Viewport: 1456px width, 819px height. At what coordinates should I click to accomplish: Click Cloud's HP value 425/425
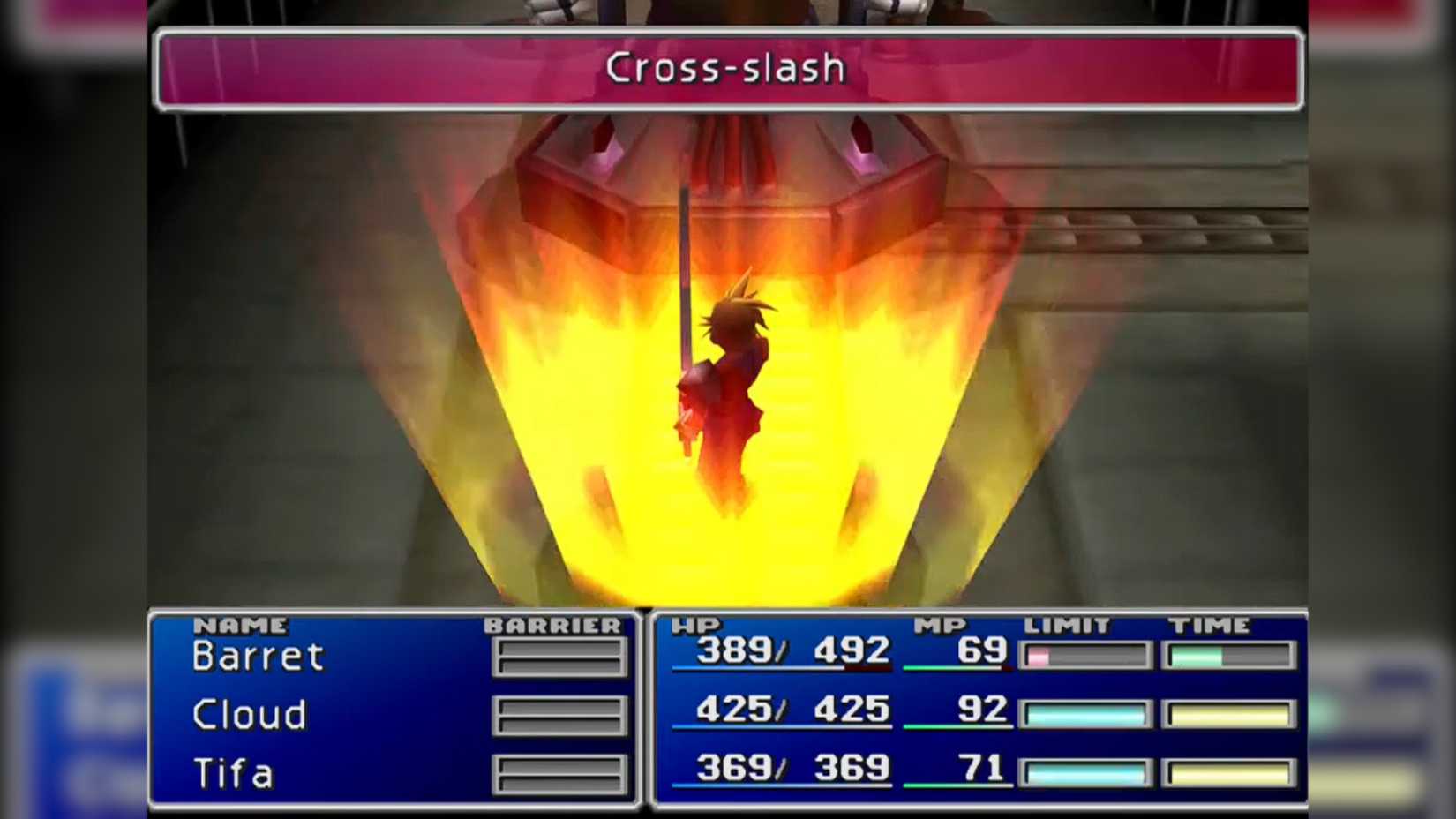(x=792, y=710)
